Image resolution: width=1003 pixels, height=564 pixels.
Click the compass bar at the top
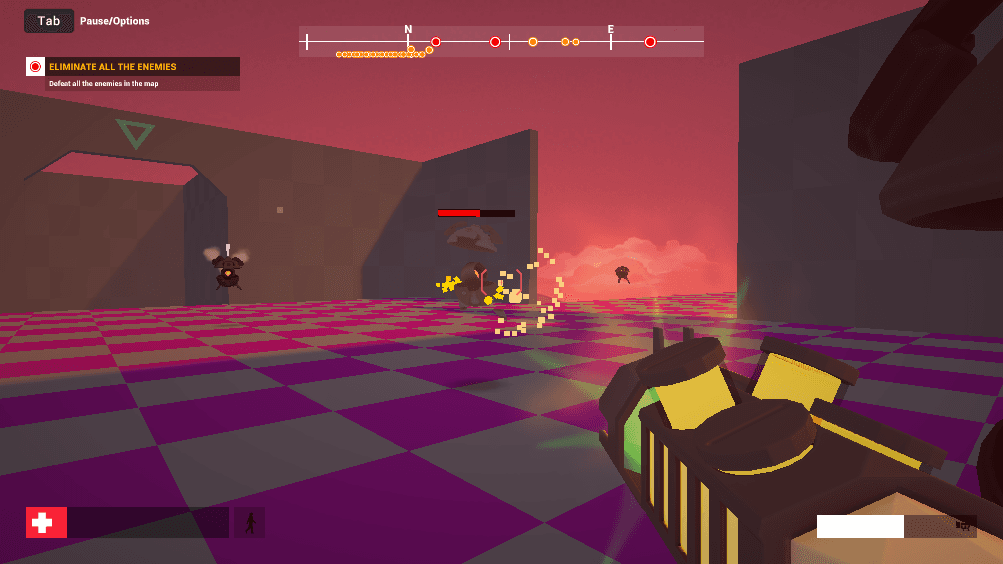point(502,42)
